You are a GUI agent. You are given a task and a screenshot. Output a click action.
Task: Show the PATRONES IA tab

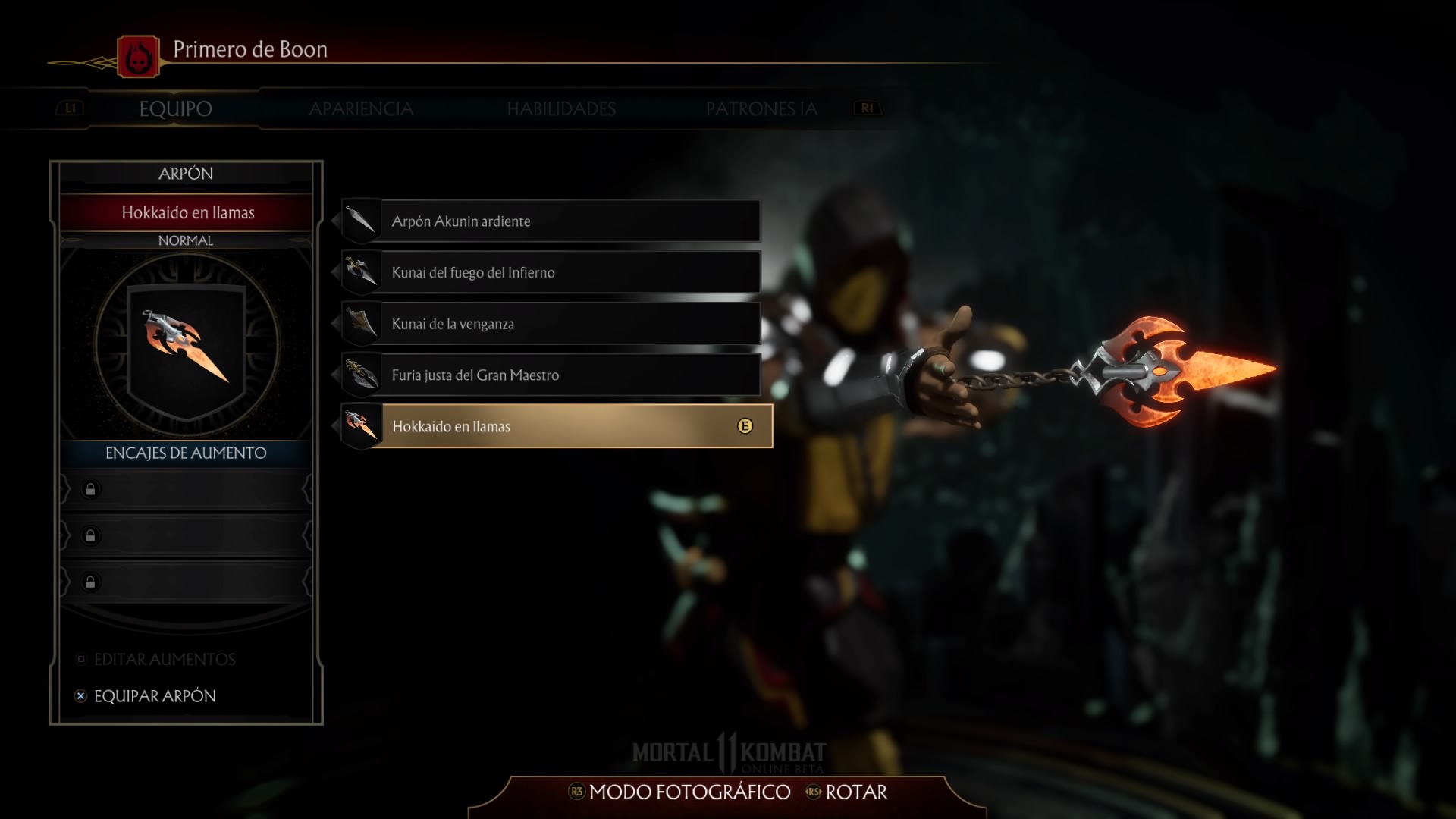761,108
